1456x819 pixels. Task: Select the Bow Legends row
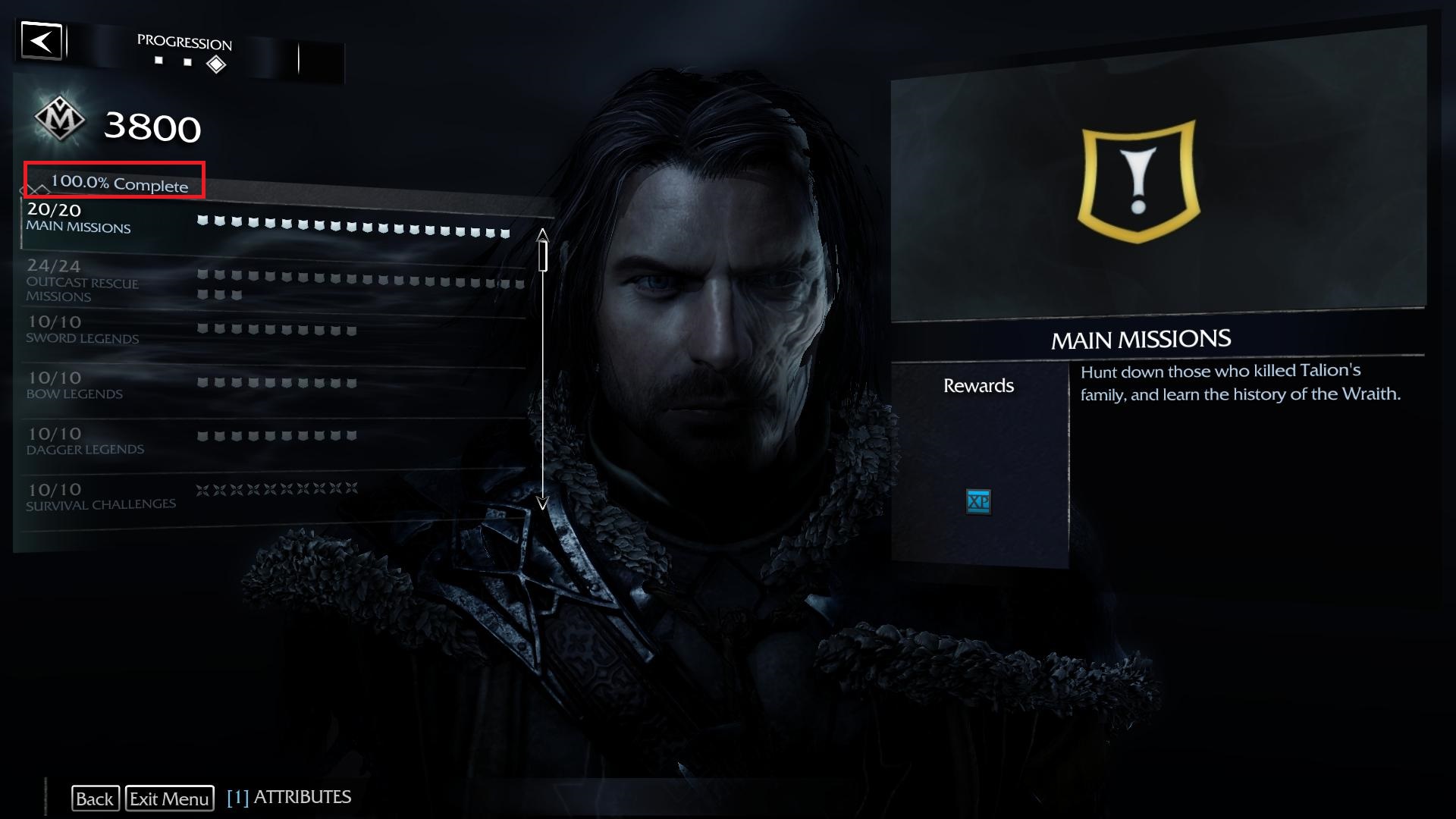click(x=74, y=385)
